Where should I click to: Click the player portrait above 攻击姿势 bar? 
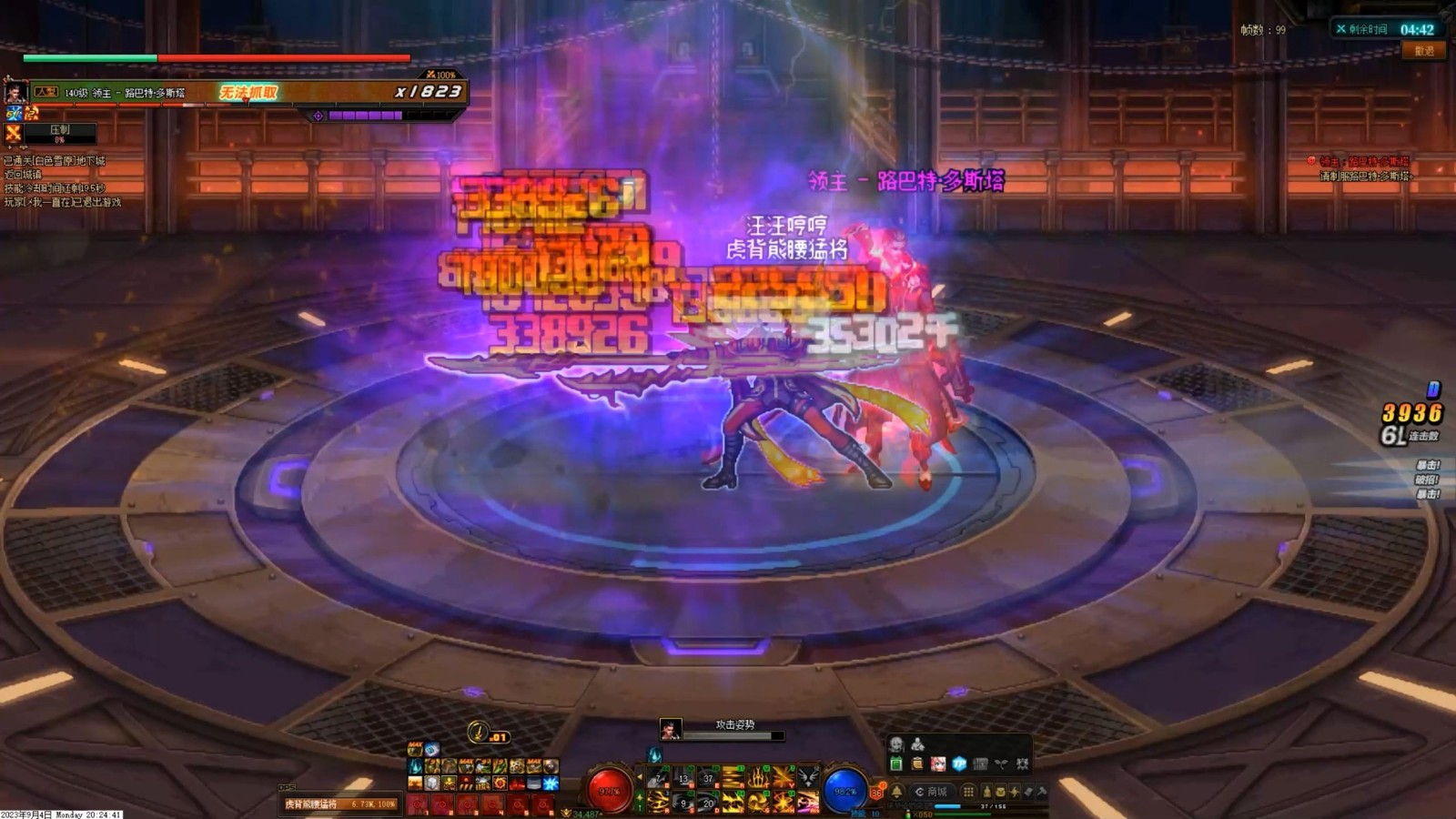671,728
